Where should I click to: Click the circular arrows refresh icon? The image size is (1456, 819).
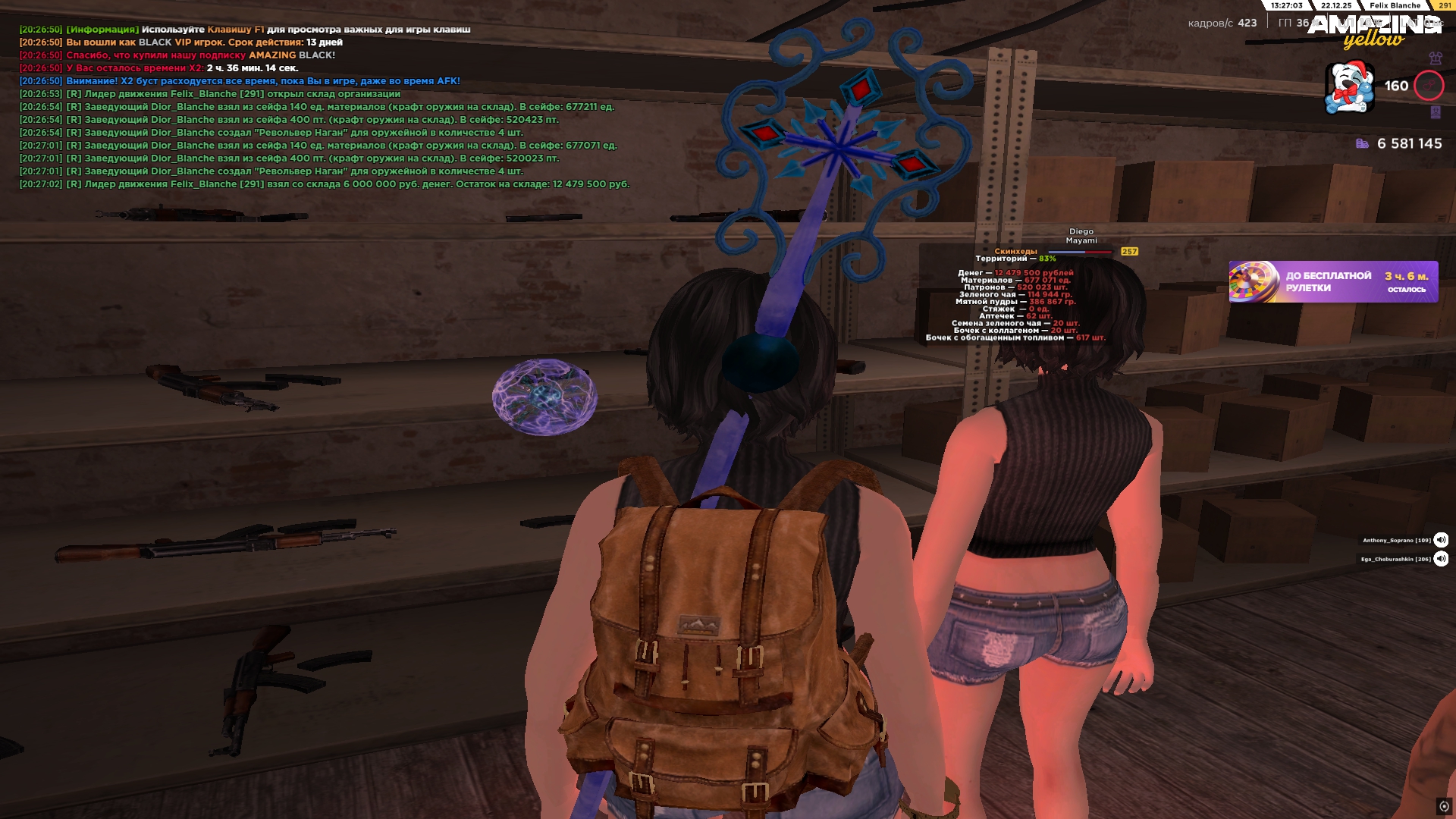point(1444,806)
